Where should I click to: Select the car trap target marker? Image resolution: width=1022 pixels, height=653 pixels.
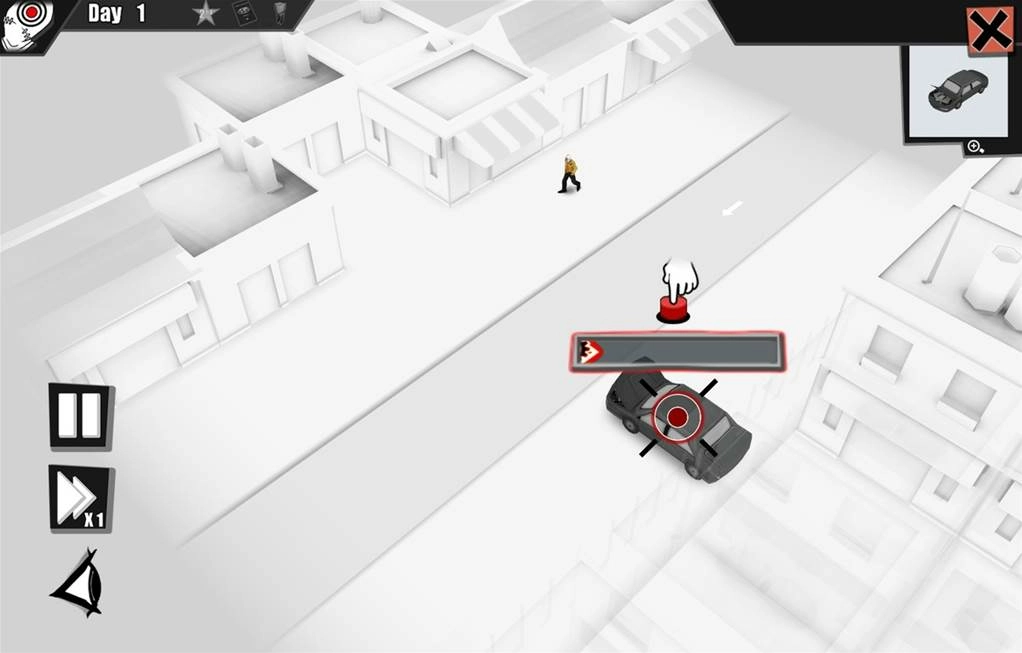[x=677, y=416]
